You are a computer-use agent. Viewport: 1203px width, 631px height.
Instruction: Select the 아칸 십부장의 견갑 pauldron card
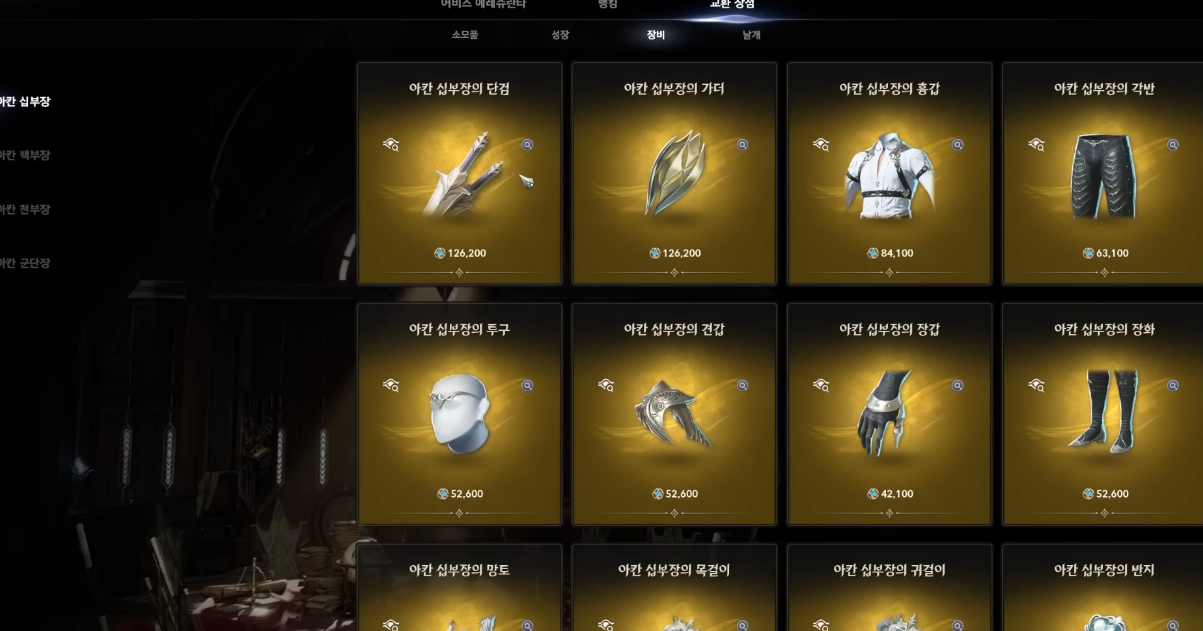coord(674,414)
